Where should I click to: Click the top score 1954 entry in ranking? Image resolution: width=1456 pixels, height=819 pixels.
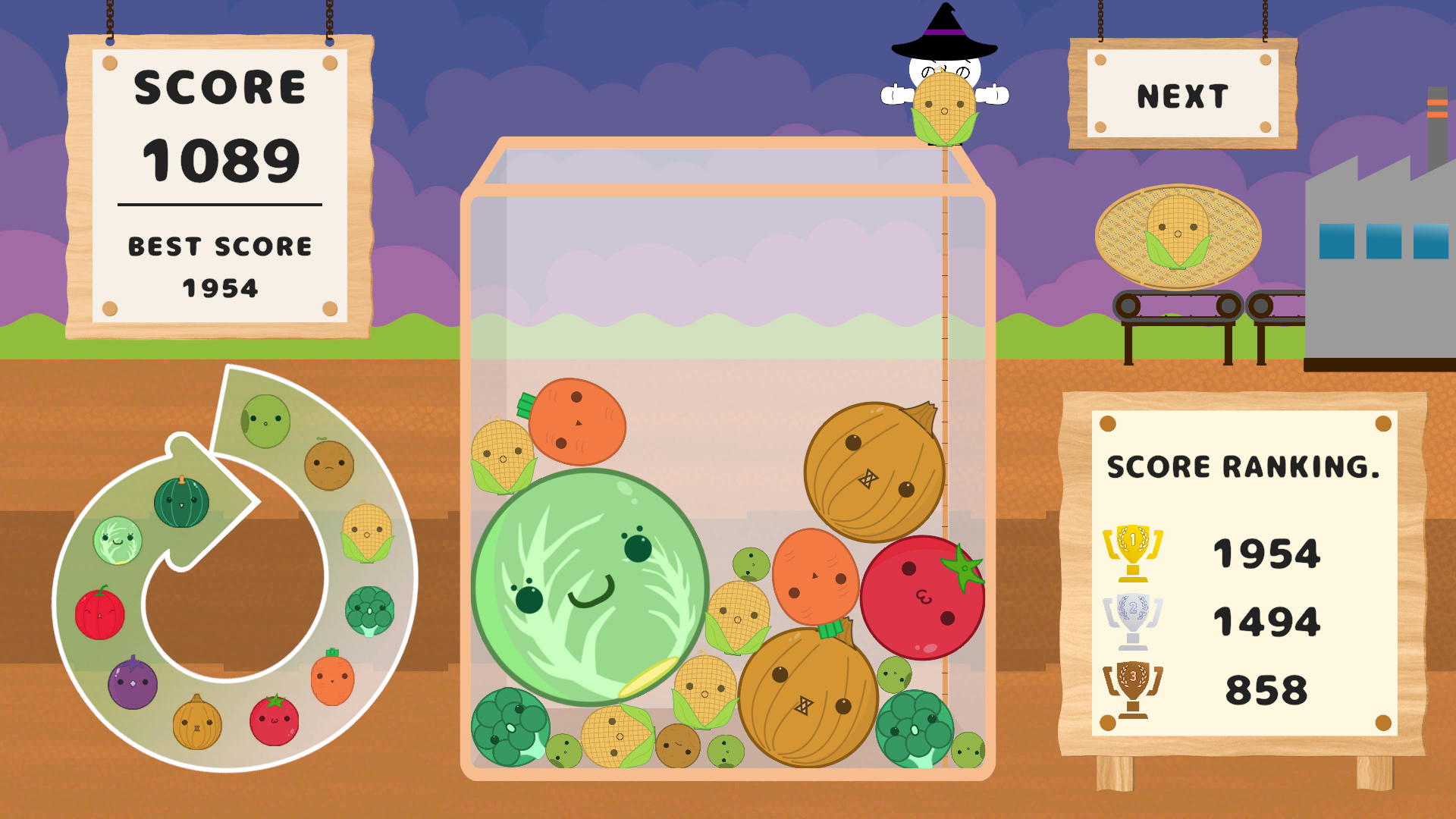point(1266,552)
